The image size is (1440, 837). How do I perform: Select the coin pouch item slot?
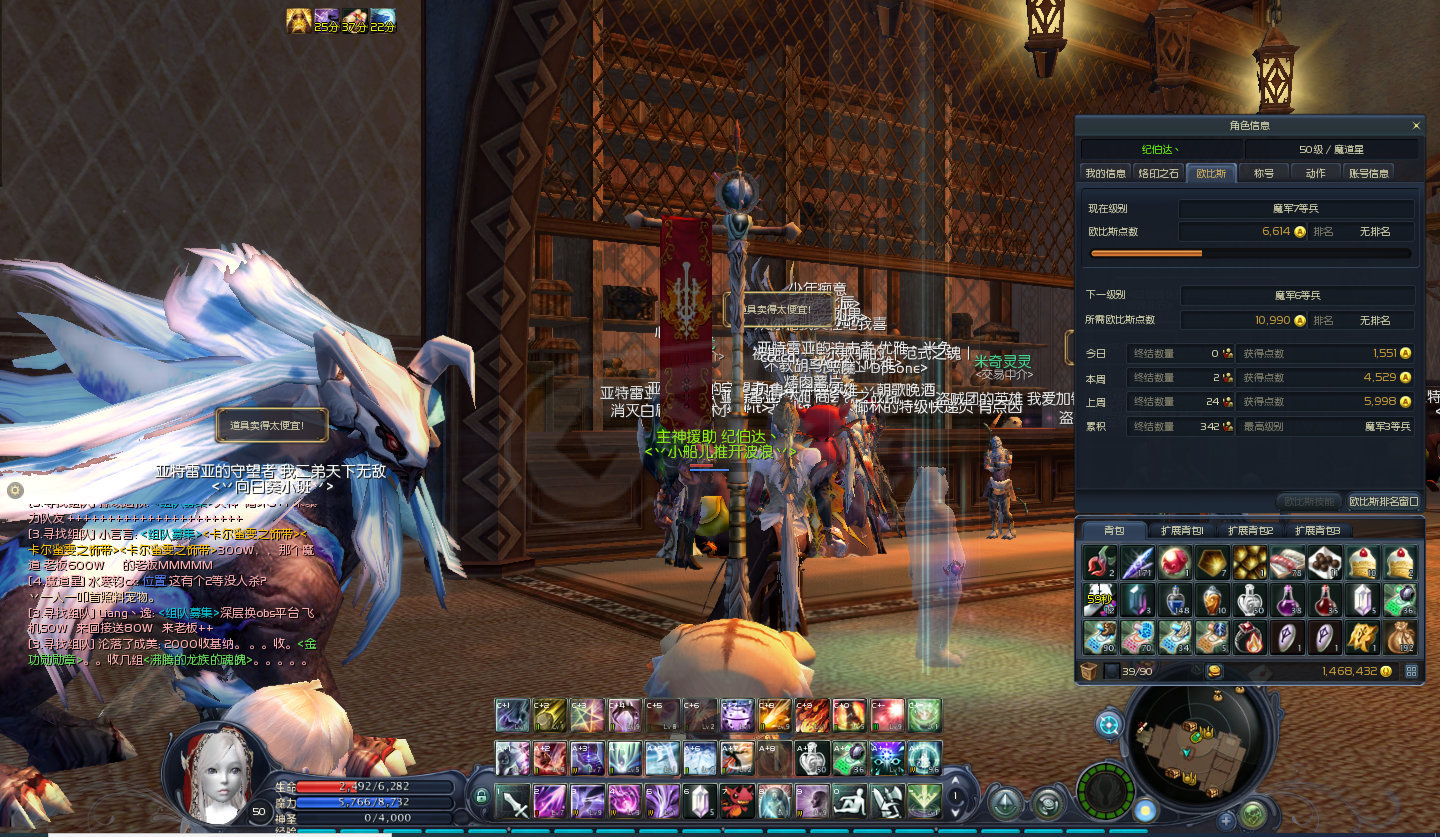(1399, 636)
